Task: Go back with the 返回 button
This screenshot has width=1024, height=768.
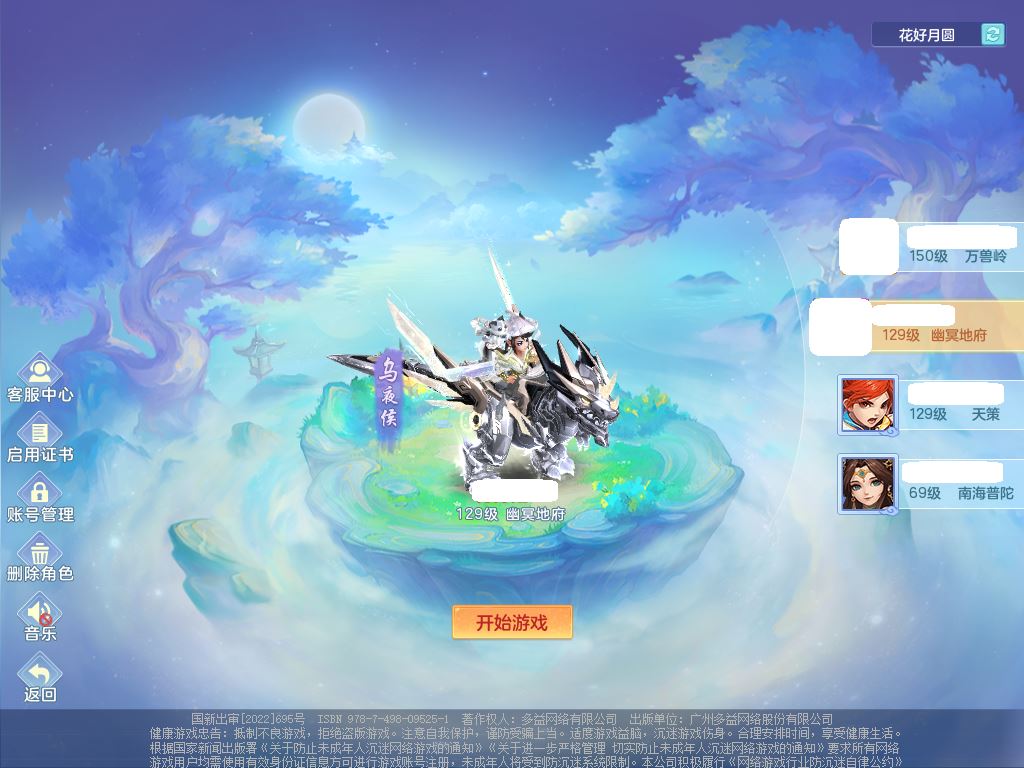Action: coord(40,678)
